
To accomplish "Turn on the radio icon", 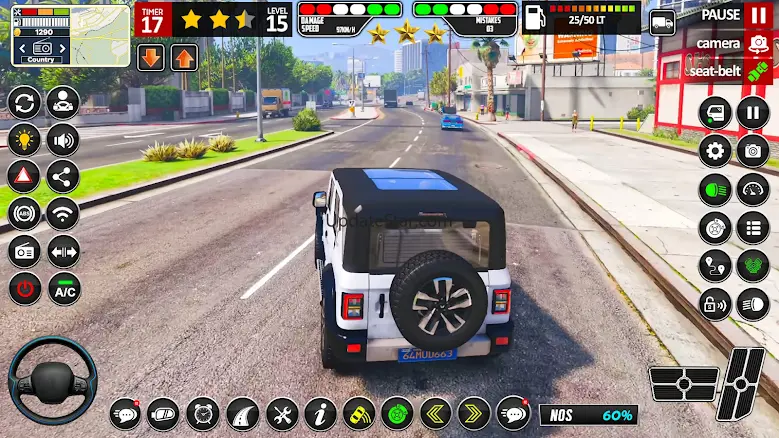I will pyautogui.click(x=24, y=251).
